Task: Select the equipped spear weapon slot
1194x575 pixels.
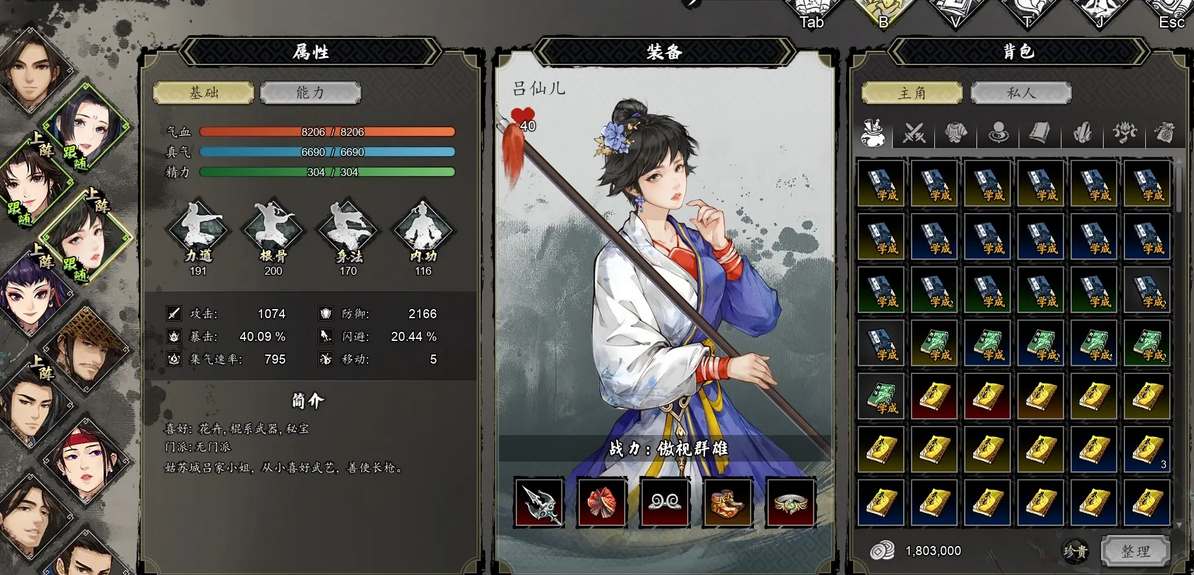Action: point(539,502)
